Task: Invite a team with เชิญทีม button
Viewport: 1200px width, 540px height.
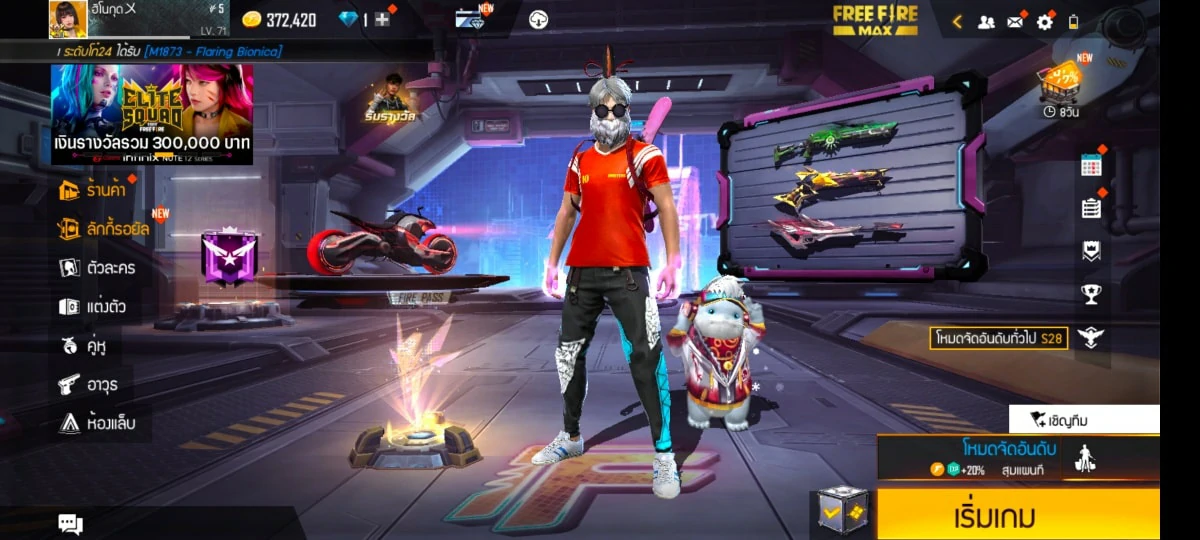Action: tap(1083, 420)
